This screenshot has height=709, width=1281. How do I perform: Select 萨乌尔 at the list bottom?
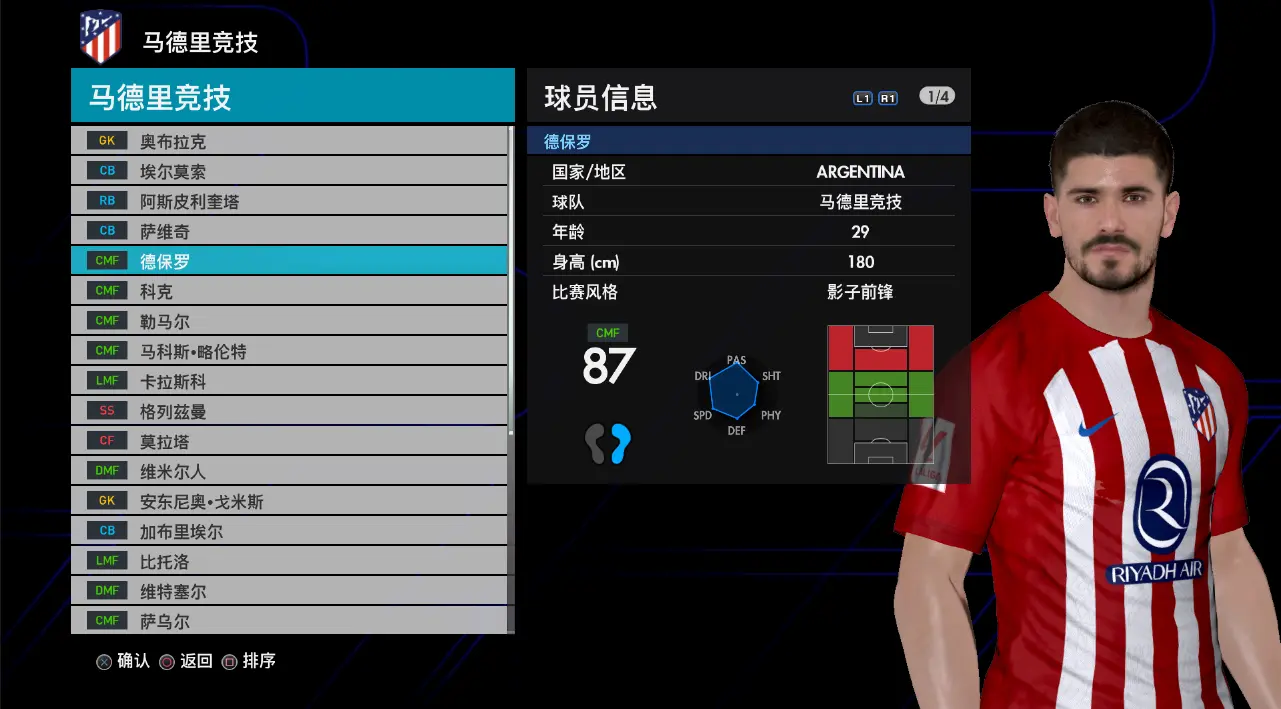[289, 621]
